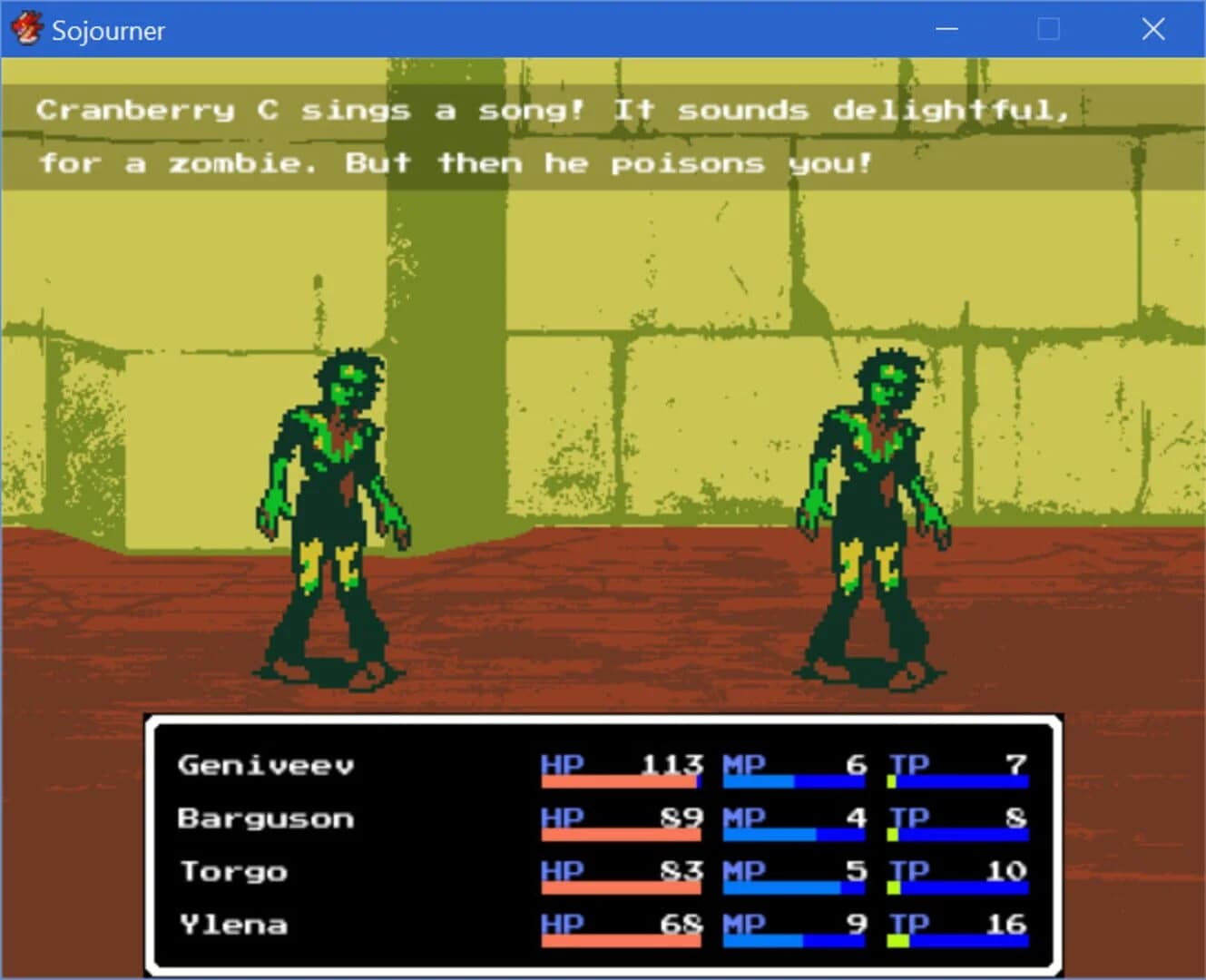The width and height of the screenshot is (1206, 980).
Task: Click the Sojourner title text in the title bar
Action: tap(108, 30)
